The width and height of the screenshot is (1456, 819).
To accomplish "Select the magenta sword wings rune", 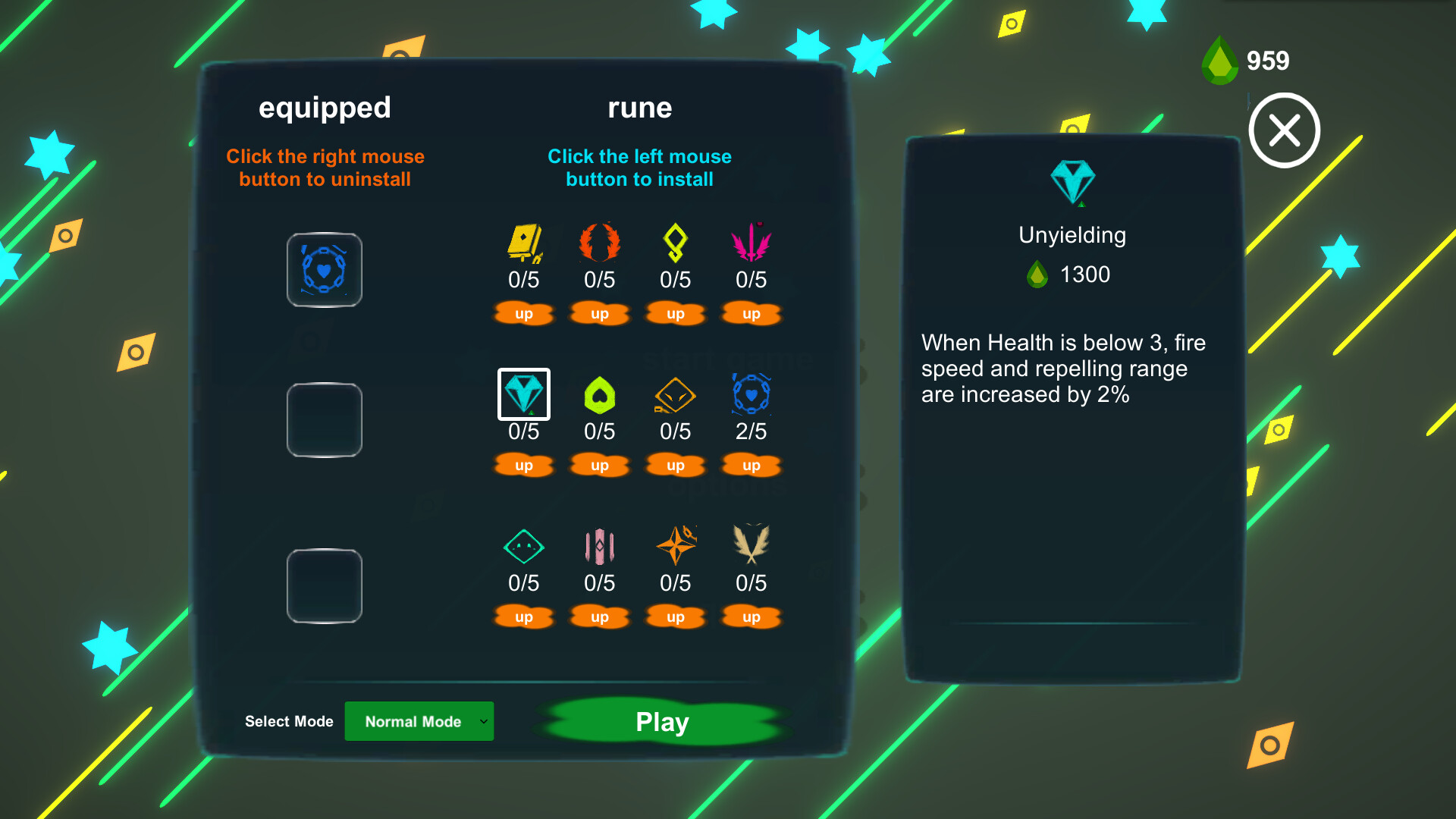I will (x=751, y=243).
